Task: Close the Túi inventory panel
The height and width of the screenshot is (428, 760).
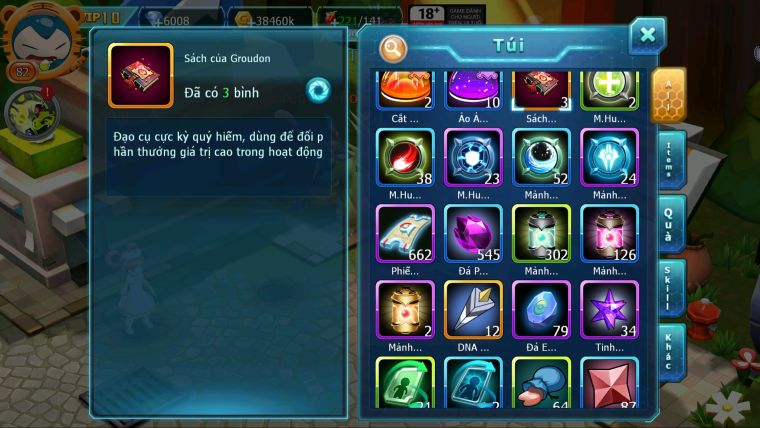Action: [x=647, y=36]
